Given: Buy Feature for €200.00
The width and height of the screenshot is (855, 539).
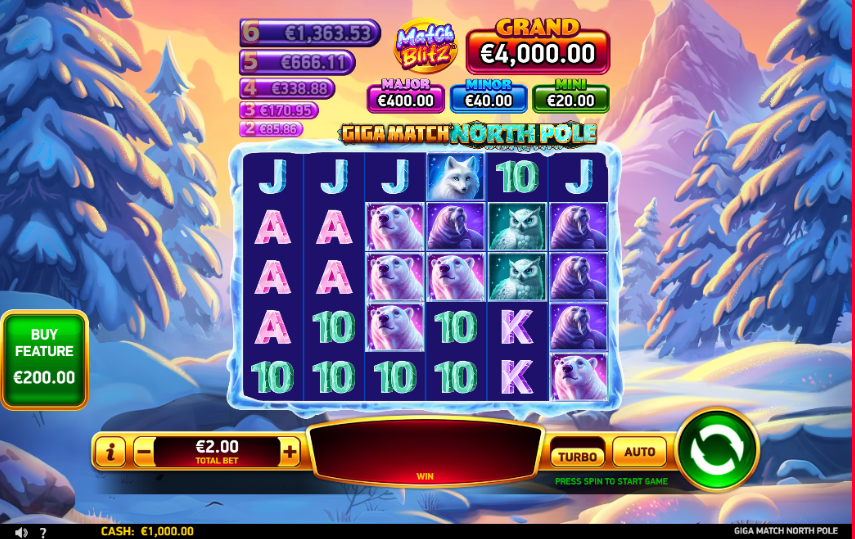Looking at the screenshot, I should (x=44, y=360).
